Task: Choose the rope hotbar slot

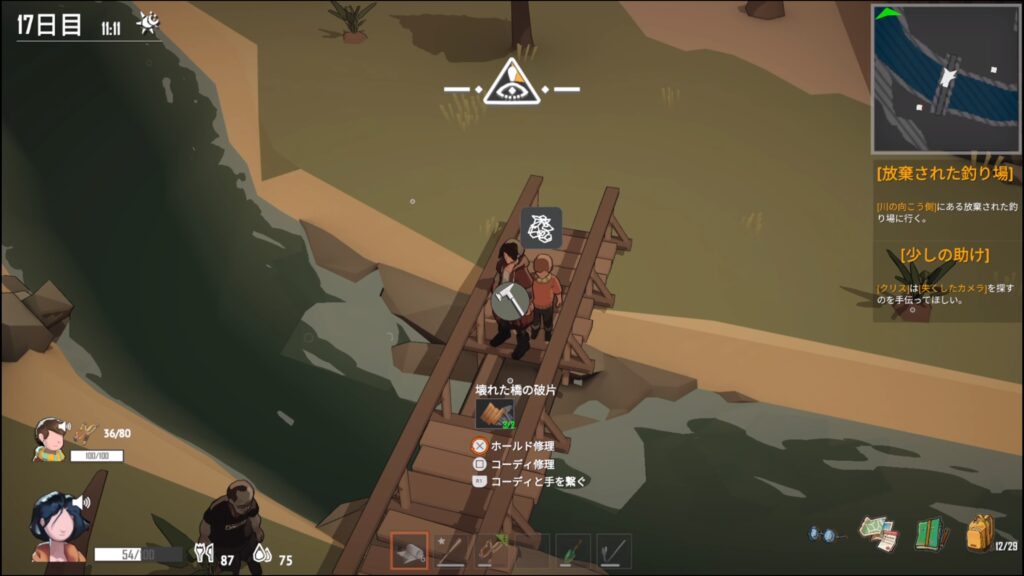Action: [x=491, y=551]
